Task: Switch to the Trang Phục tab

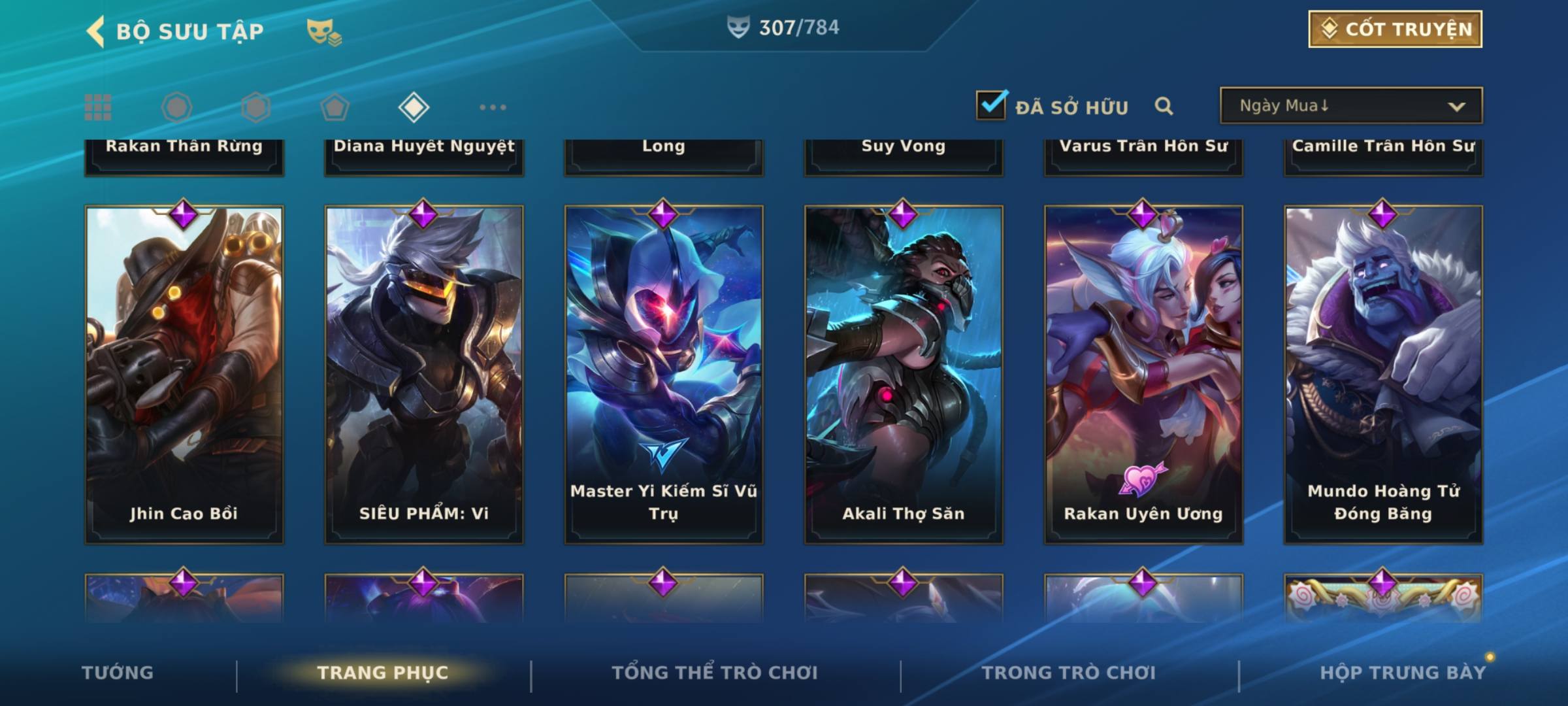Action: click(x=383, y=673)
